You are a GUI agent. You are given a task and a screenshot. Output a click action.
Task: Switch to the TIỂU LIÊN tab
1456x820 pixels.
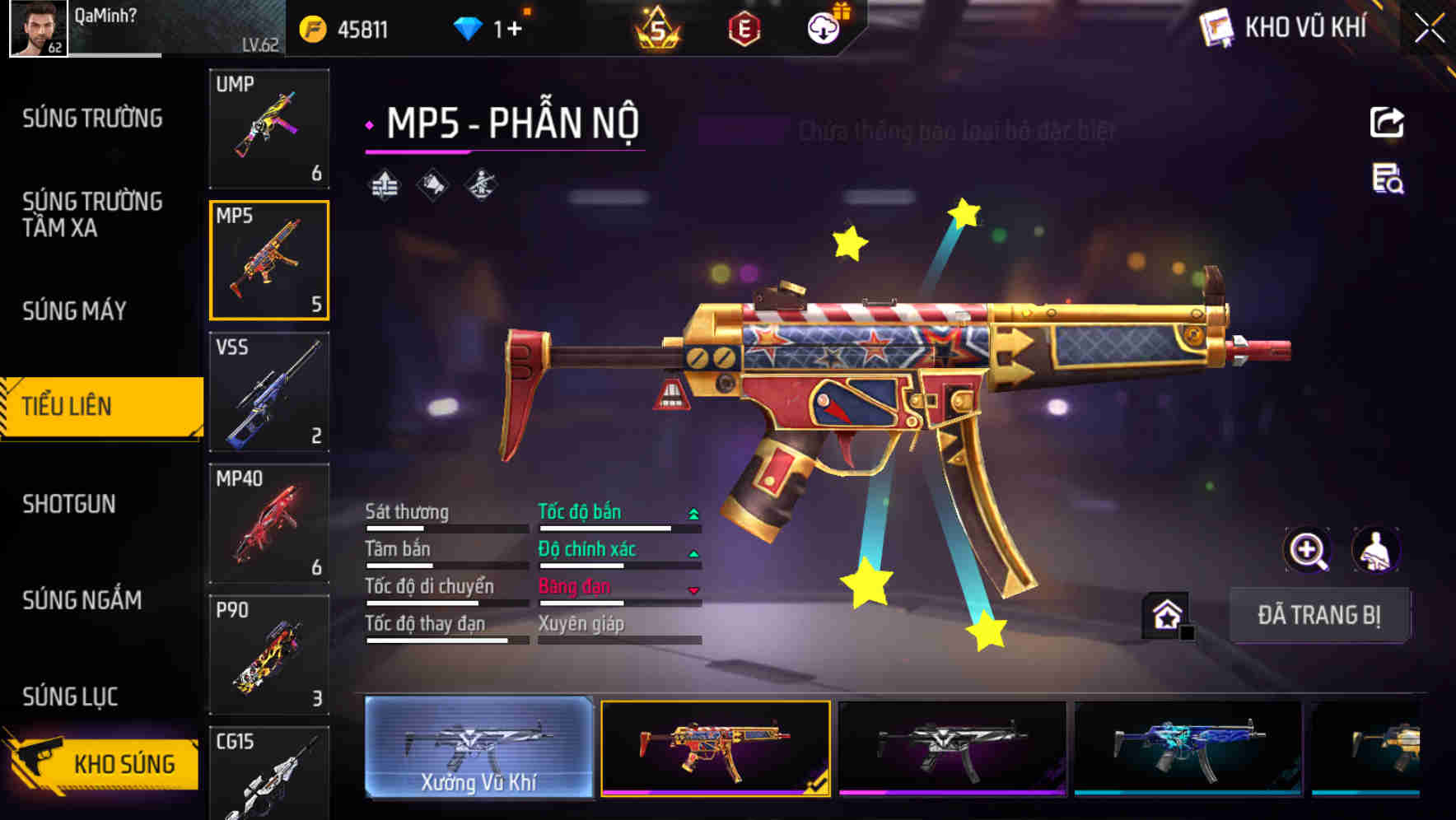coord(66,406)
